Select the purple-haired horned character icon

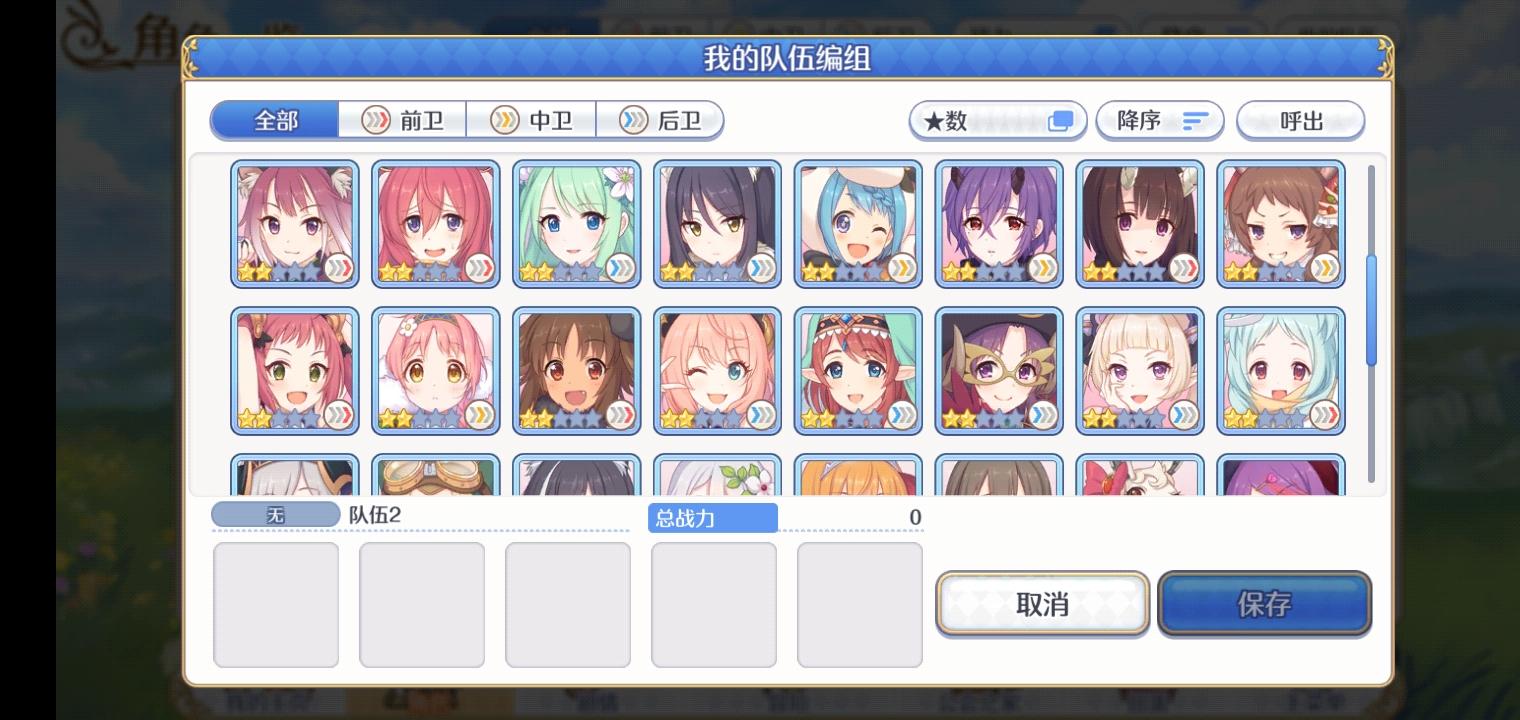pos(999,223)
